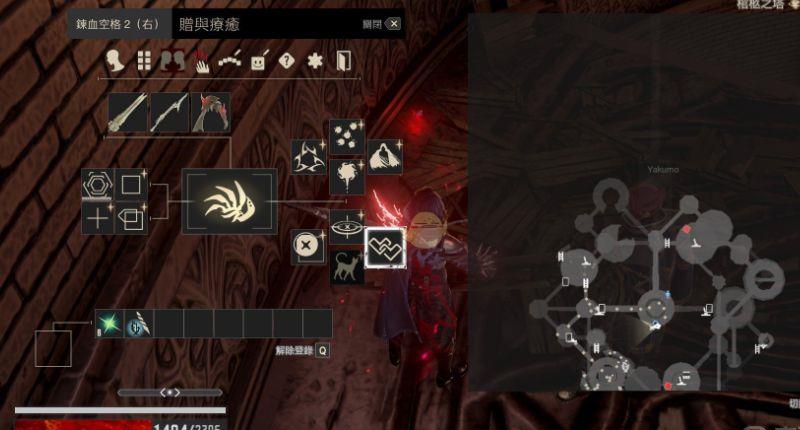Select the triple-blade swirl gift icon
This screenshot has width=800, height=430.
307,157
